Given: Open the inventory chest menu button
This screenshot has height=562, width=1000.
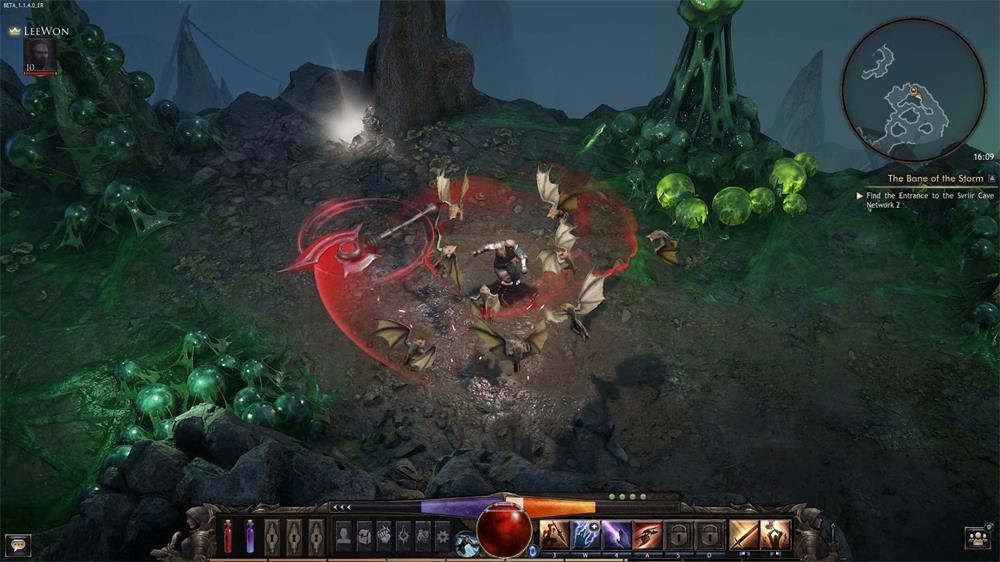Looking at the screenshot, I should click(x=364, y=535).
